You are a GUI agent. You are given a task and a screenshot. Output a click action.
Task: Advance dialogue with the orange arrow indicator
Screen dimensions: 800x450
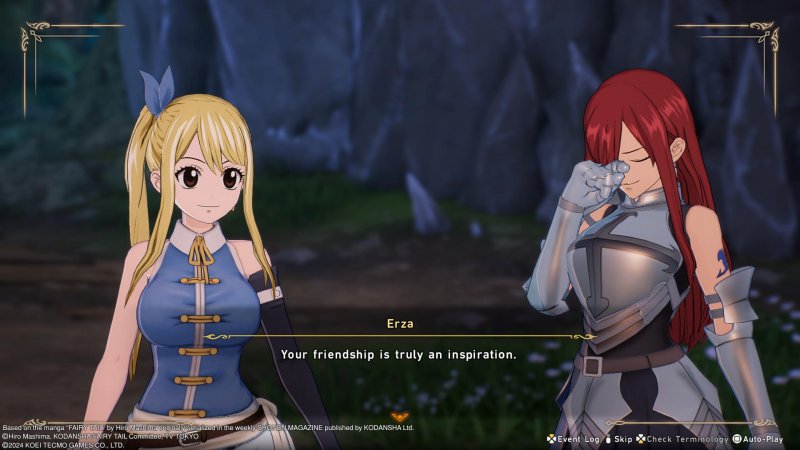coord(400,415)
